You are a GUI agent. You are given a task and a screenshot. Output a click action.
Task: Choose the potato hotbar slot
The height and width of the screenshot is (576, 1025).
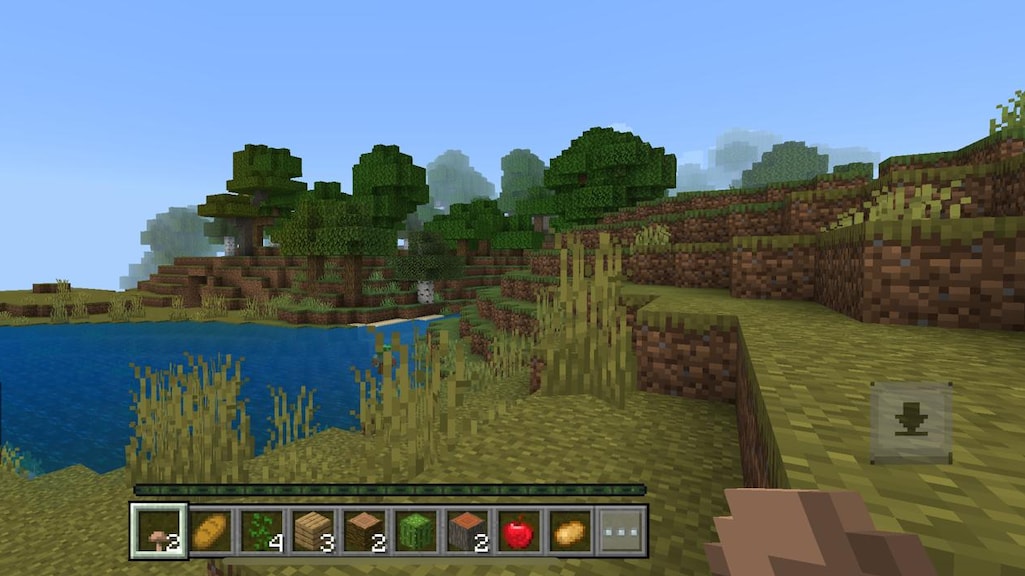tap(568, 531)
